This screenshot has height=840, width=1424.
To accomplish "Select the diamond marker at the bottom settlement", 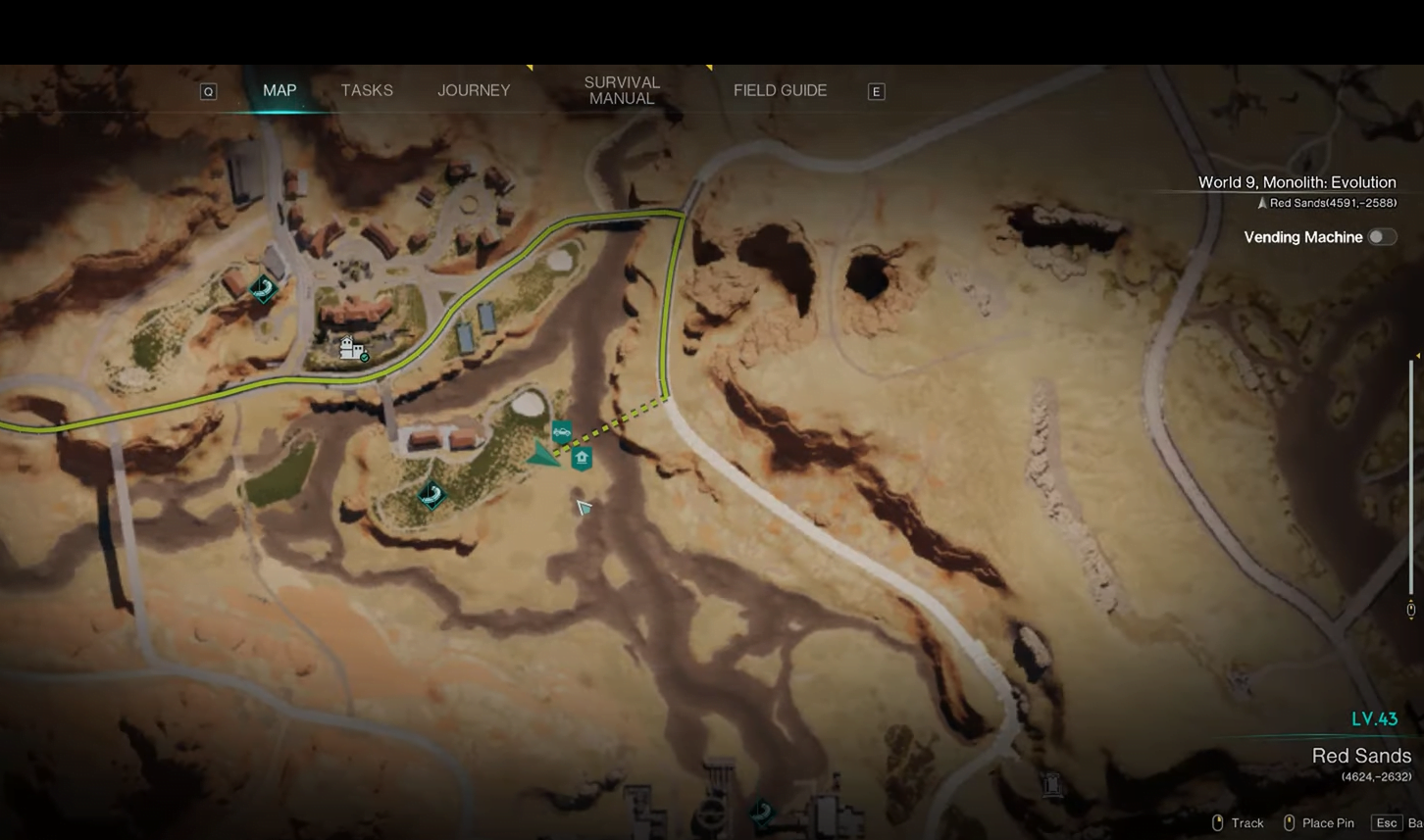I will coord(760,813).
